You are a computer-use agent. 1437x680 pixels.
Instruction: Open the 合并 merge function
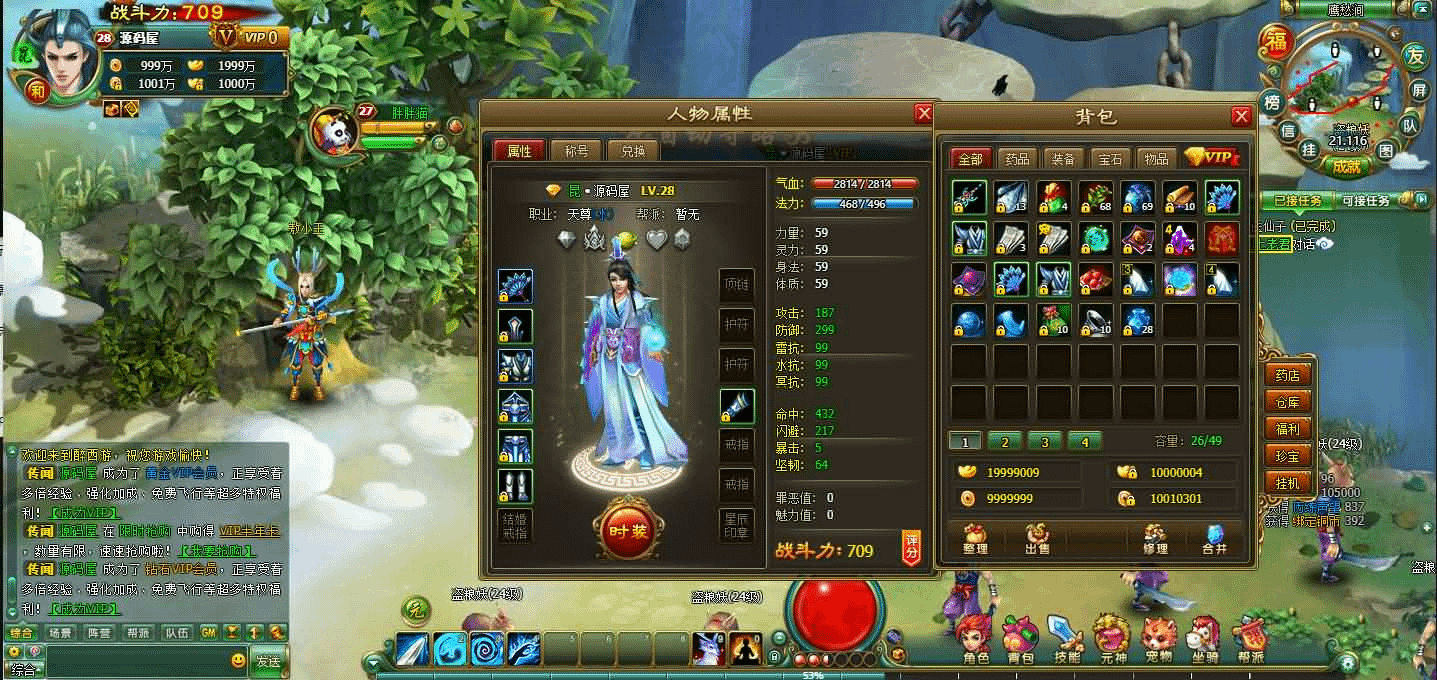[x=1215, y=539]
